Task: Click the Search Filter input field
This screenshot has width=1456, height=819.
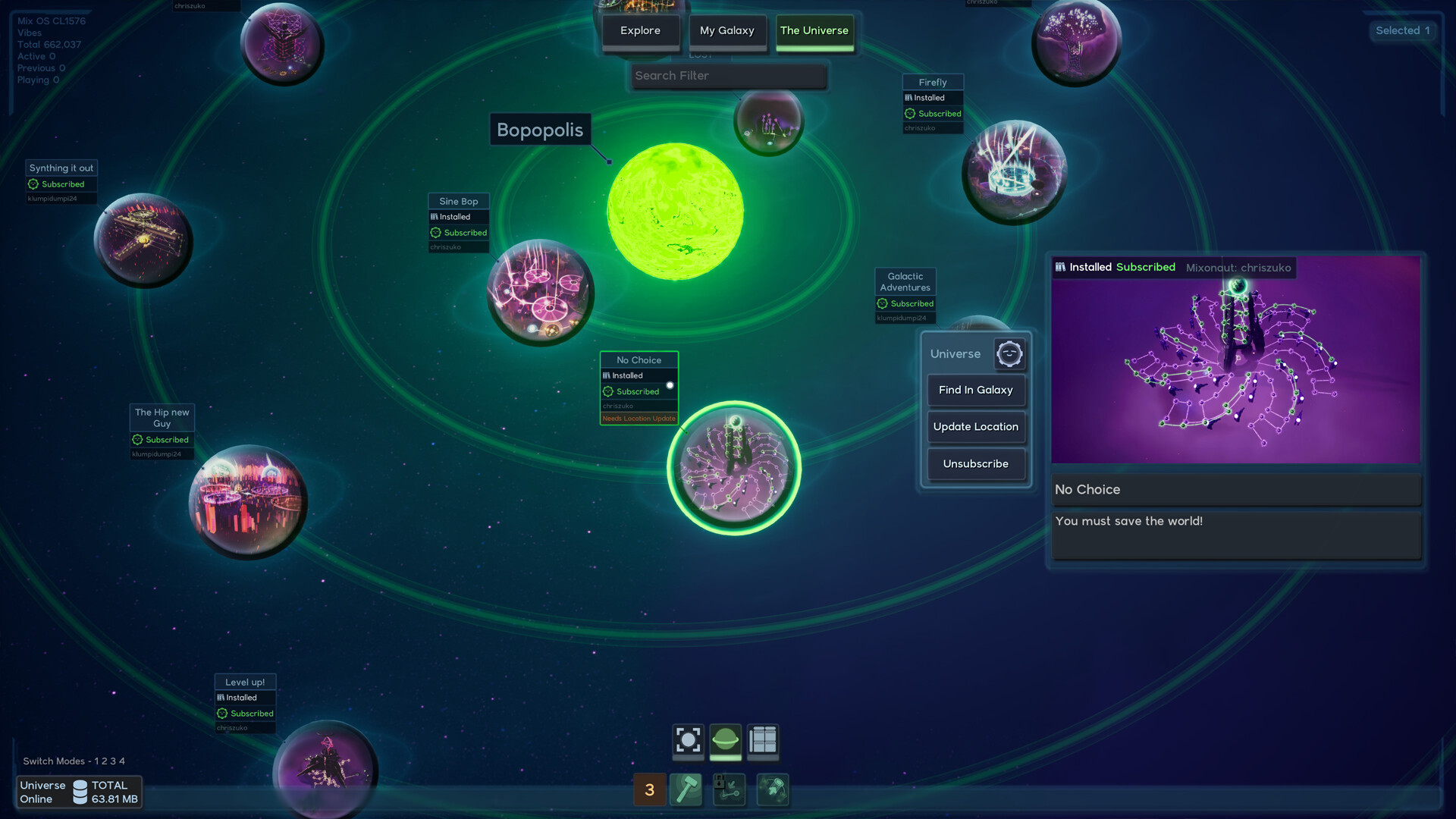Action: pos(728,76)
